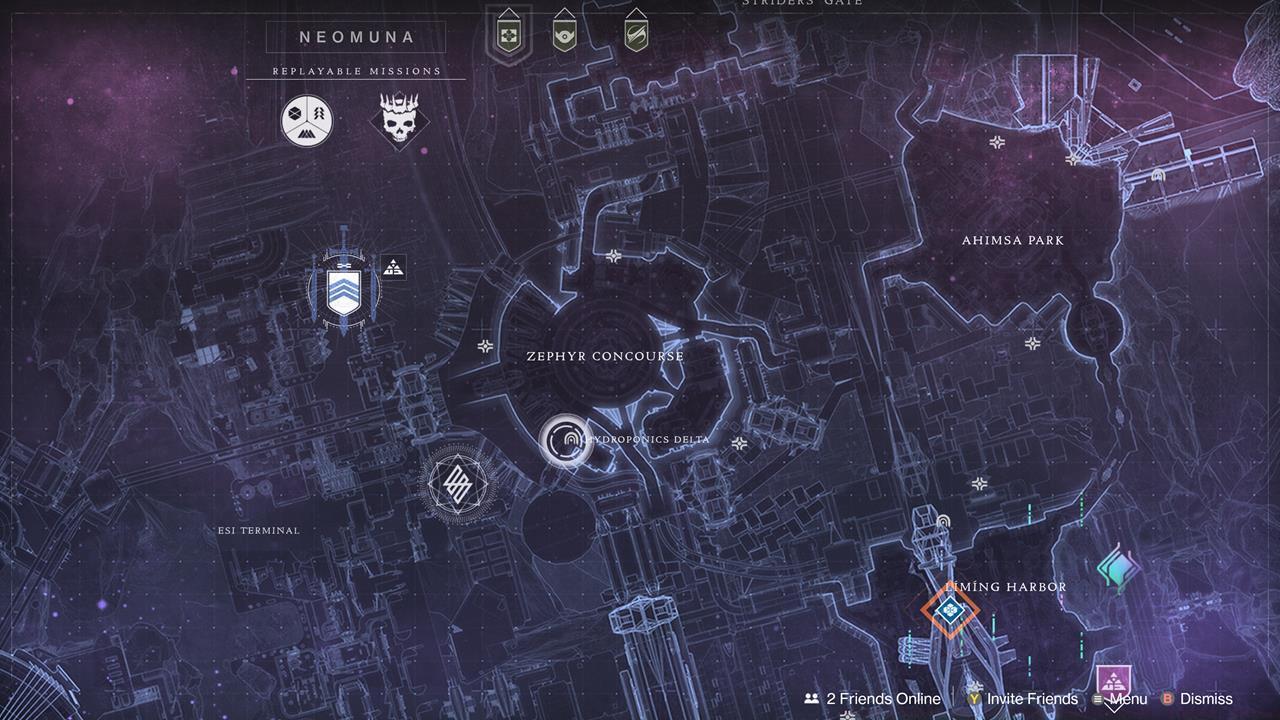Select the quest banner with the eye emblem
The image size is (1280, 720).
(x=564, y=32)
